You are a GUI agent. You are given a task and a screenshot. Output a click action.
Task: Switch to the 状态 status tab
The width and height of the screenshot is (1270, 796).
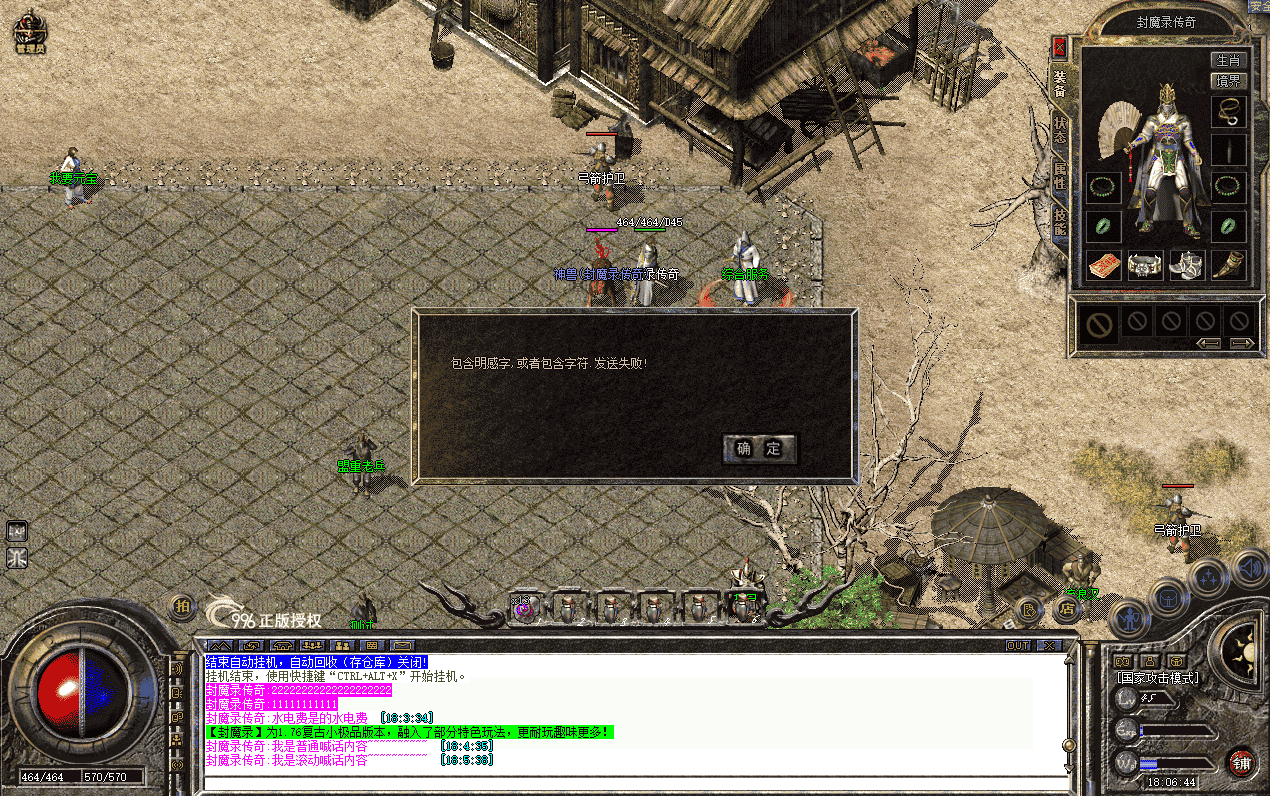1059,133
